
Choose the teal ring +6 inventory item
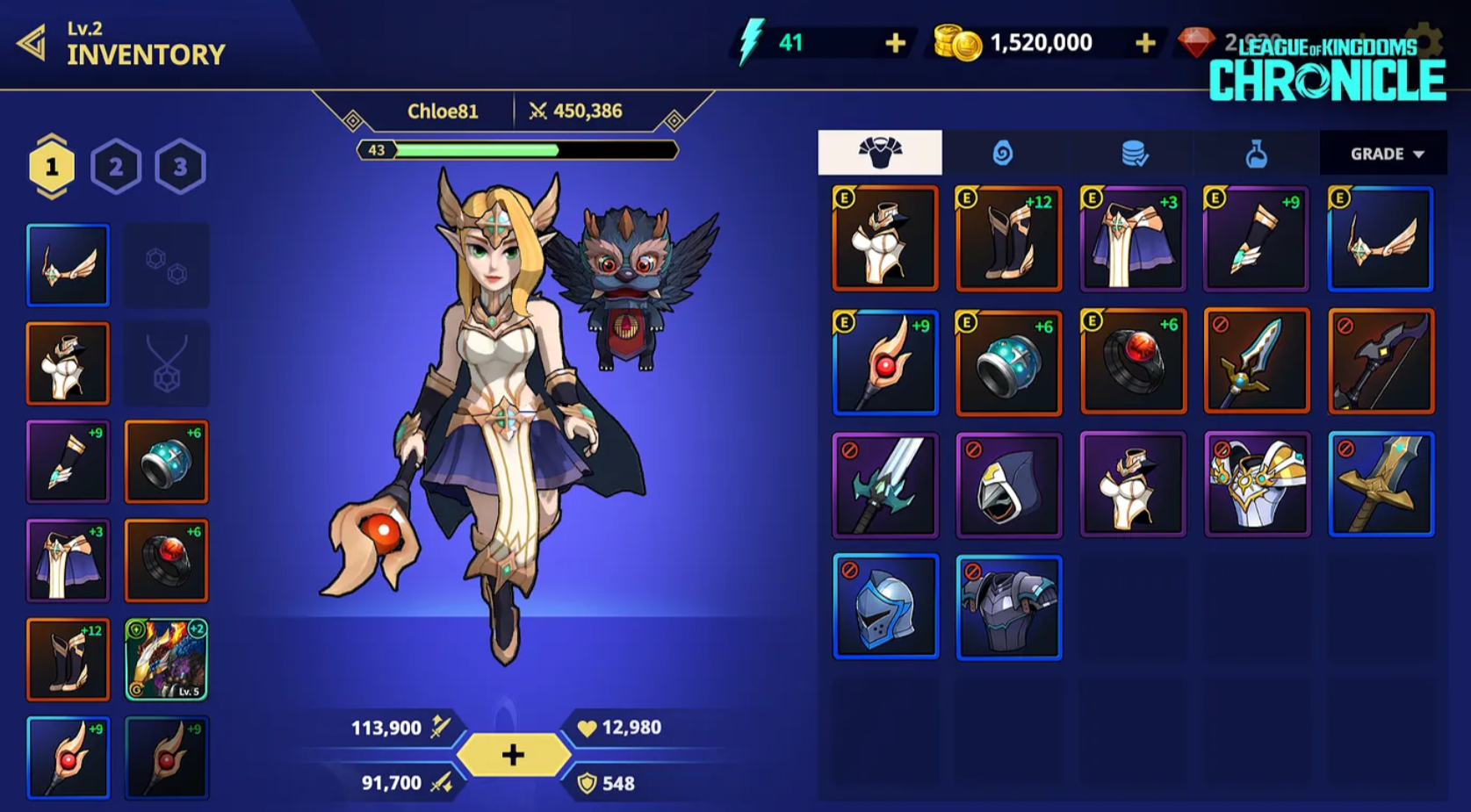tap(1009, 362)
